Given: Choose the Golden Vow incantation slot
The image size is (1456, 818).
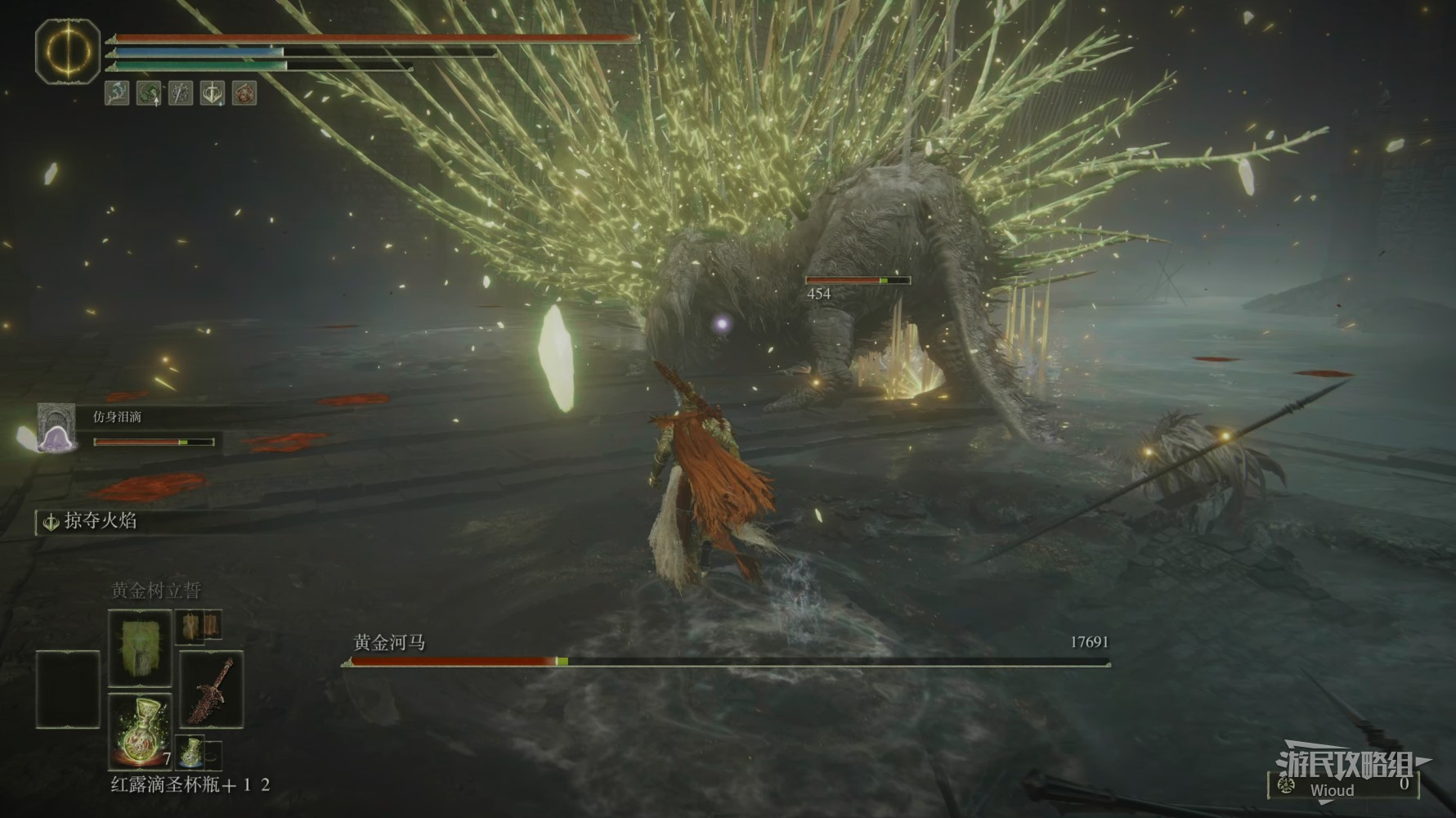Looking at the screenshot, I should 140,646.
